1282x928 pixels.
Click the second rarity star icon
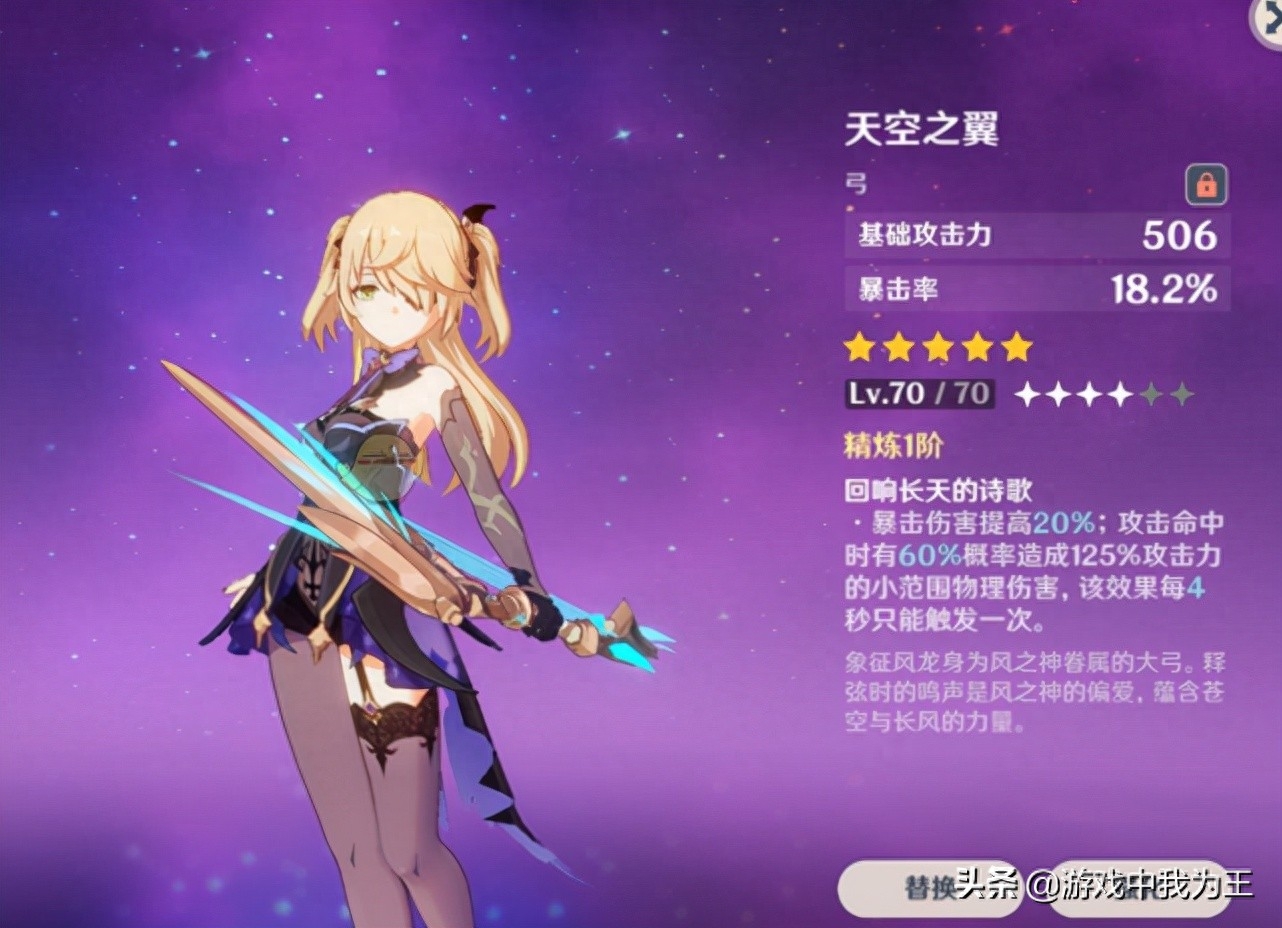coord(899,347)
